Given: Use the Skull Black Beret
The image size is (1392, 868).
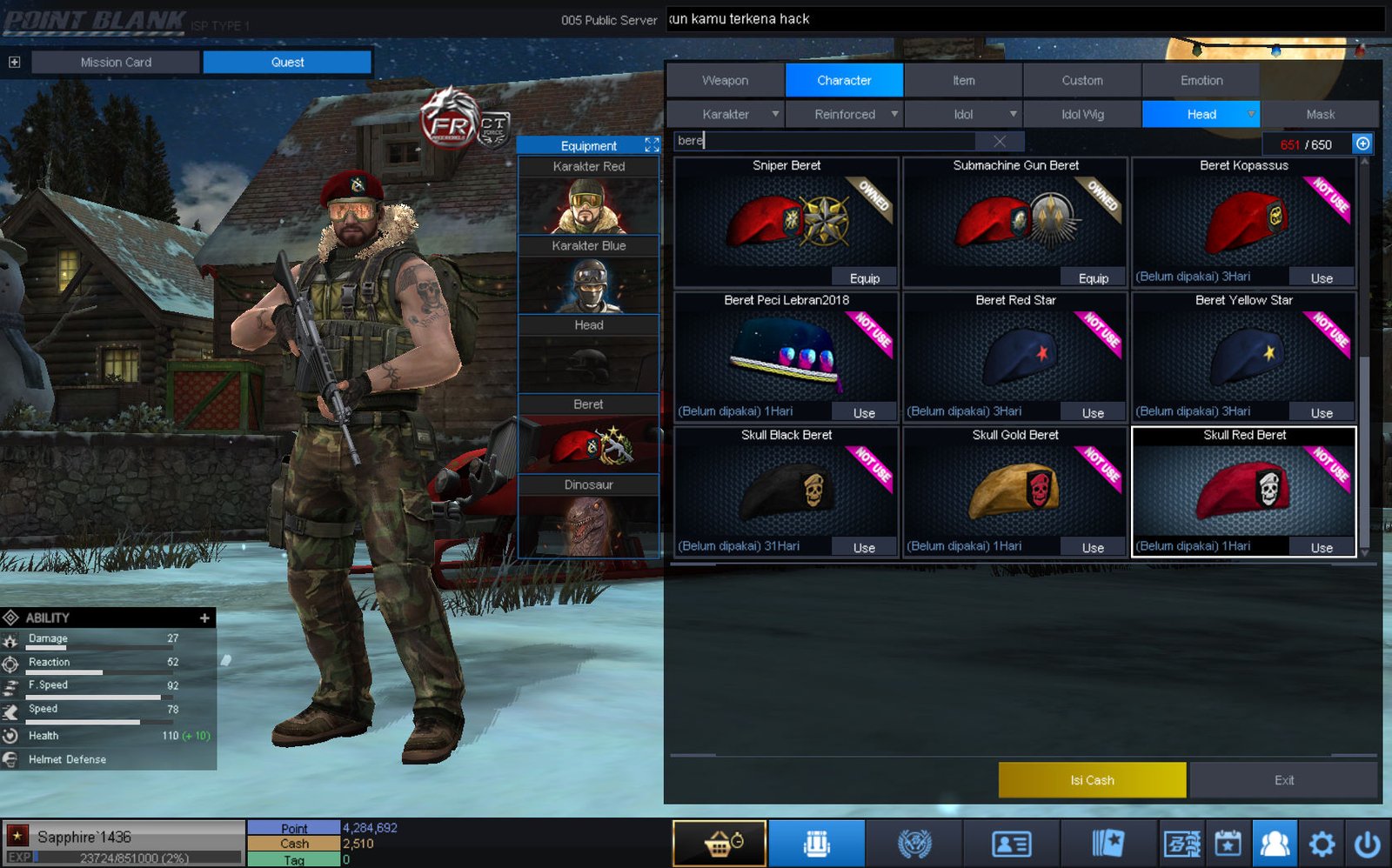Looking at the screenshot, I should [x=864, y=548].
